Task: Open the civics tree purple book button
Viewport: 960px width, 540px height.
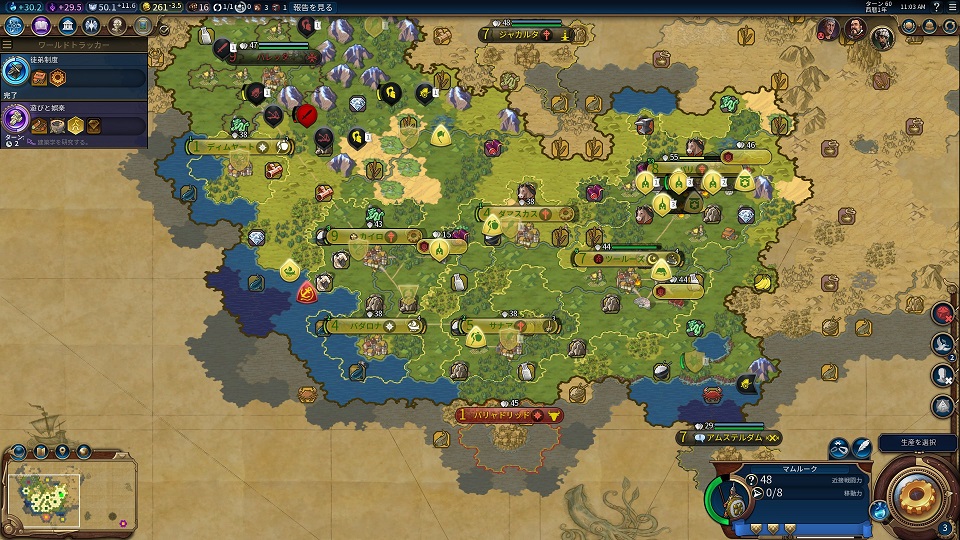Action: pyautogui.click(x=41, y=26)
